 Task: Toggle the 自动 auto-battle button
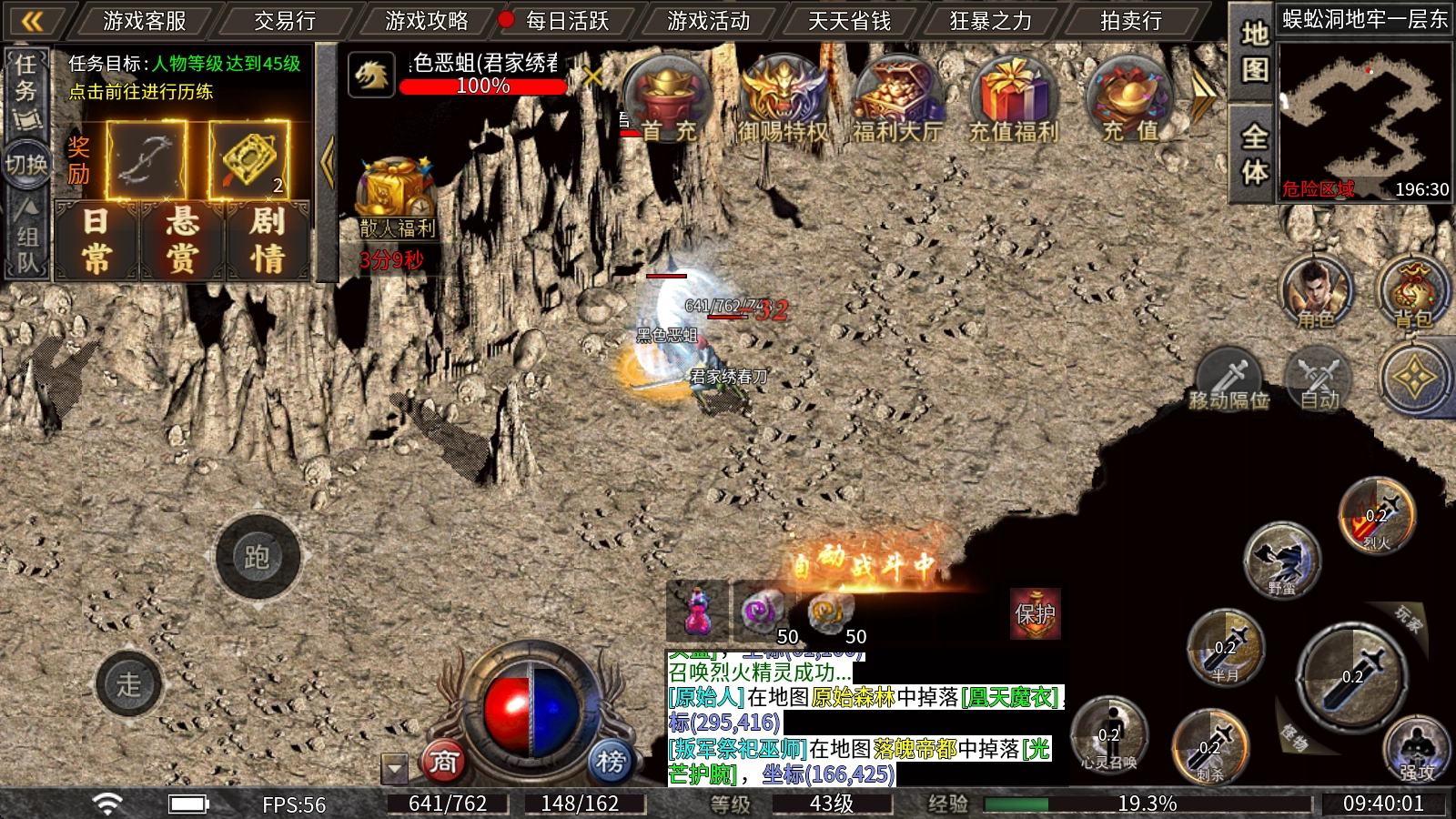tap(1319, 379)
